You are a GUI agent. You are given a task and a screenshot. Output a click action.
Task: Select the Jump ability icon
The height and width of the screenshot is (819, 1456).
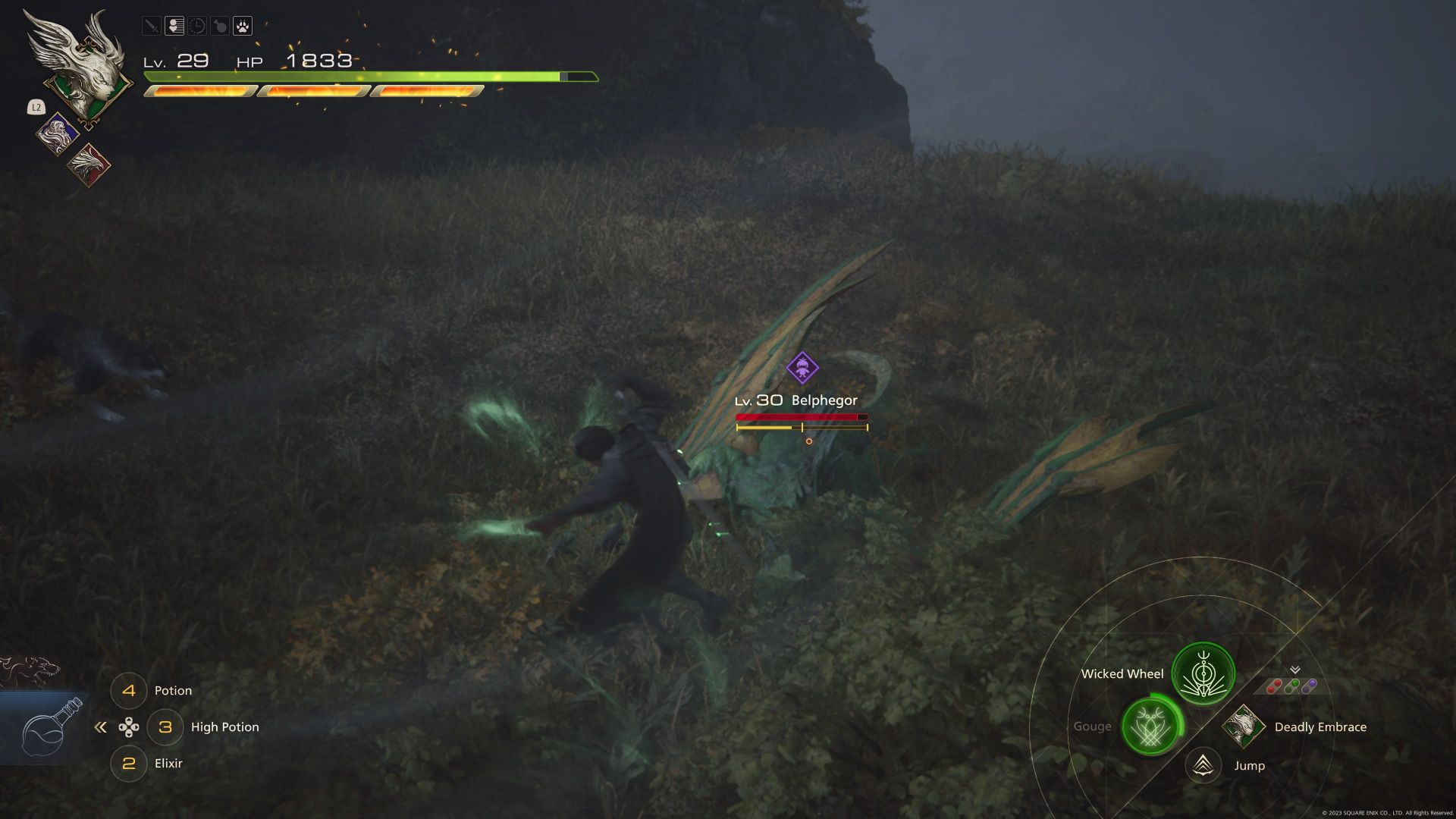coord(1201,766)
